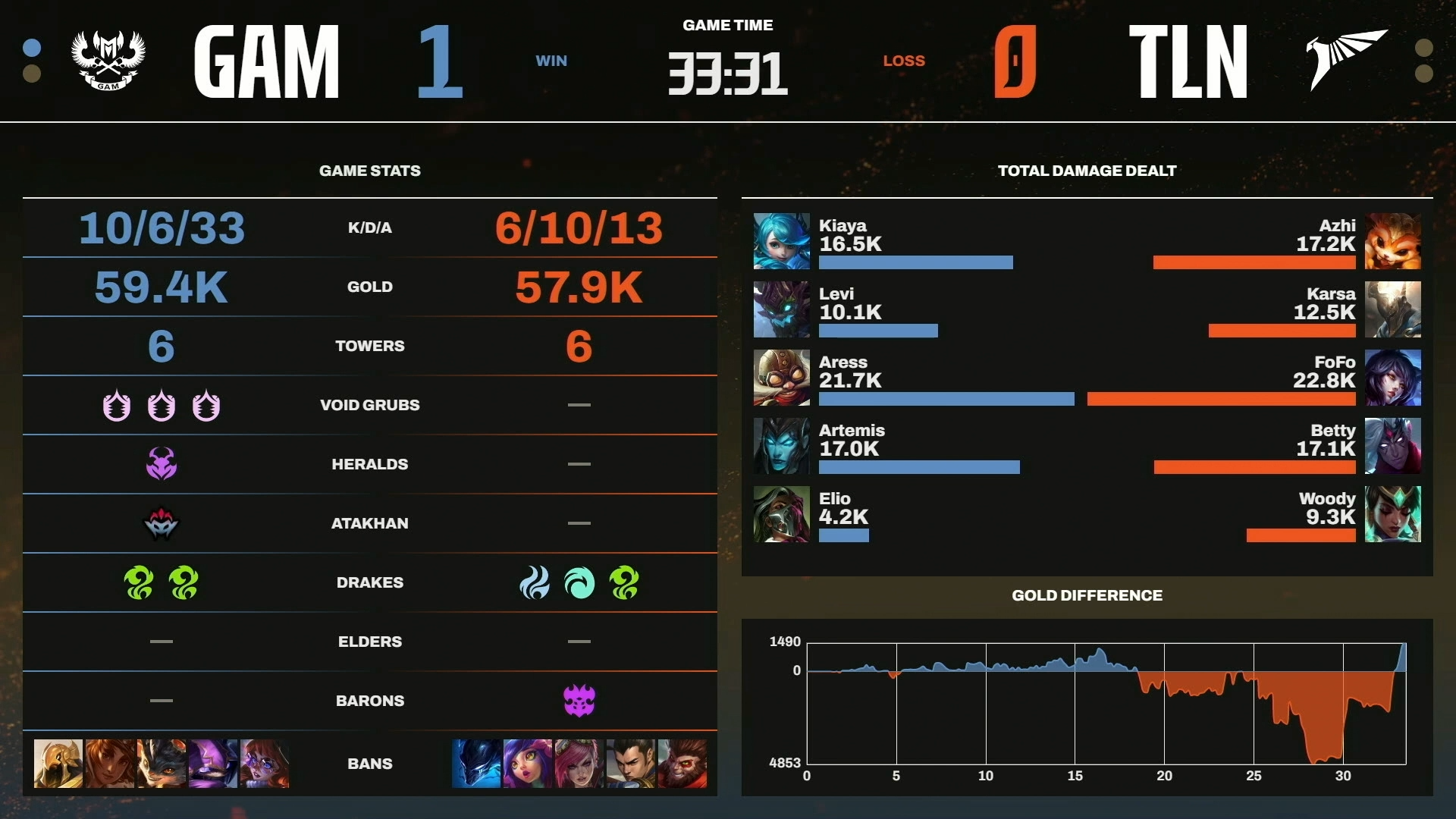Click the banned Azir icon
Image resolution: width=1456 pixels, height=819 pixels.
tap(58, 763)
